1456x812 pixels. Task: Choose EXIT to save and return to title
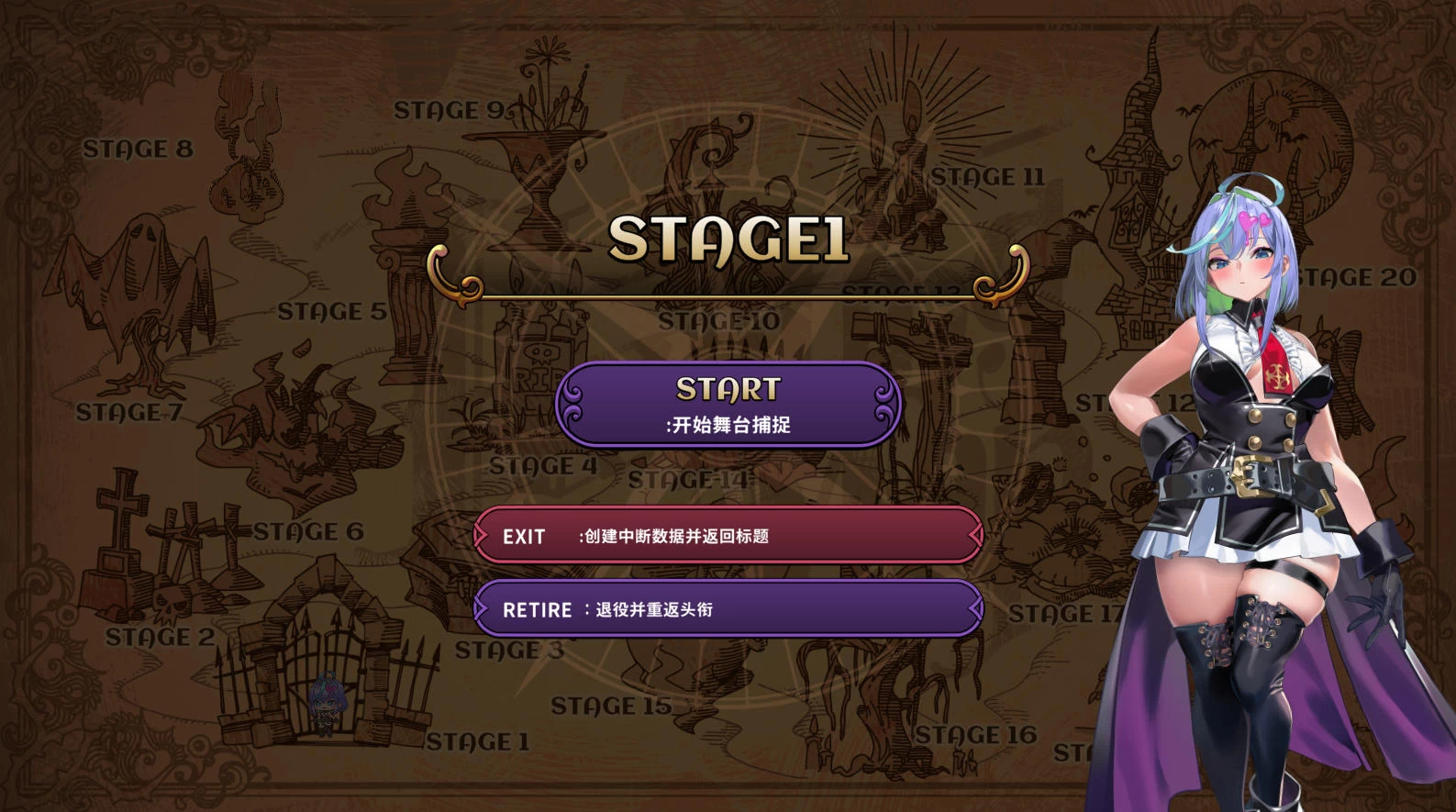tap(728, 536)
